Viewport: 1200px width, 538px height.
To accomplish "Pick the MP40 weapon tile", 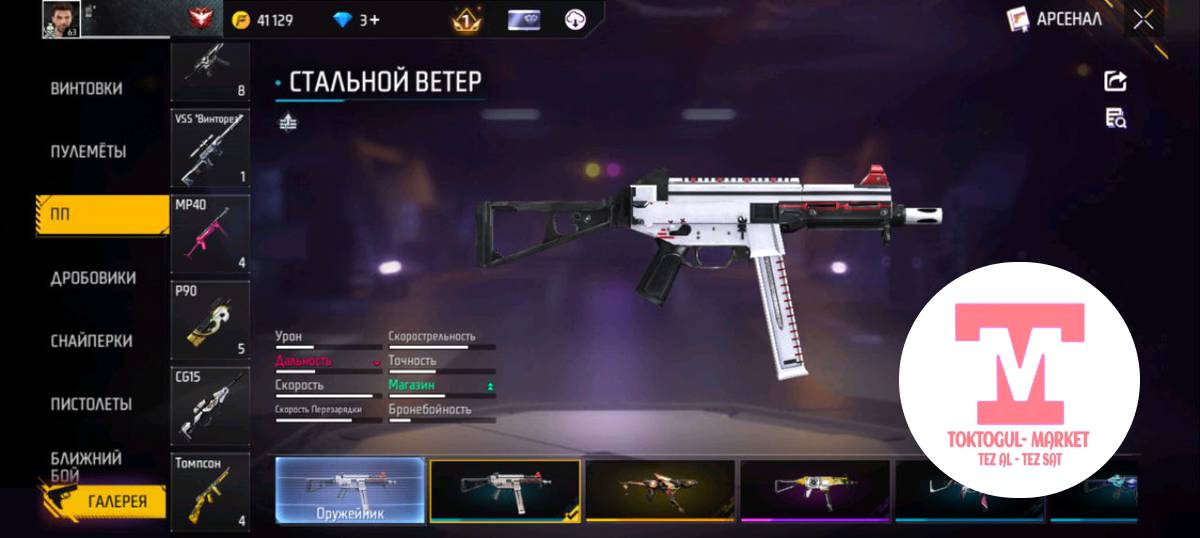I will coord(210,235).
